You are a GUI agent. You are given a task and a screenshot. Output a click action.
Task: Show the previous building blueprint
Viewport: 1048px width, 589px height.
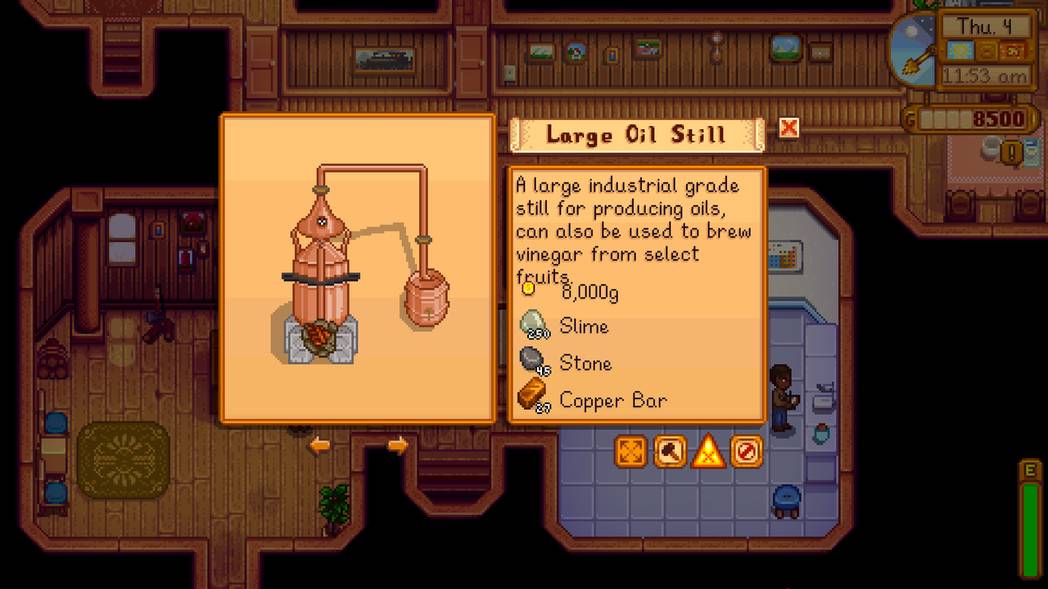coord(319,445)
